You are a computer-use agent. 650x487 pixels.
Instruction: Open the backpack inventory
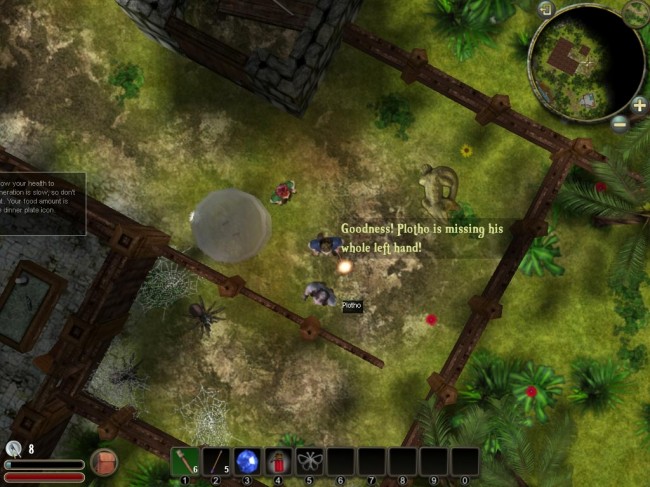(104, 463)
